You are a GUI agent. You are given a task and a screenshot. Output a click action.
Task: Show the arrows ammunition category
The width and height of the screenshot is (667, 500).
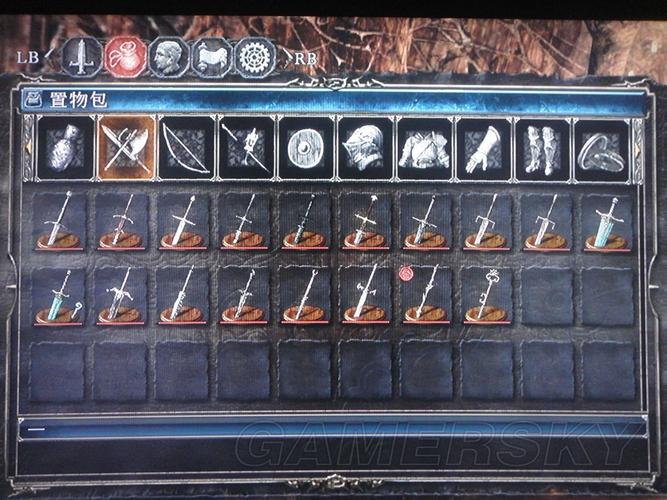point(246,149)
